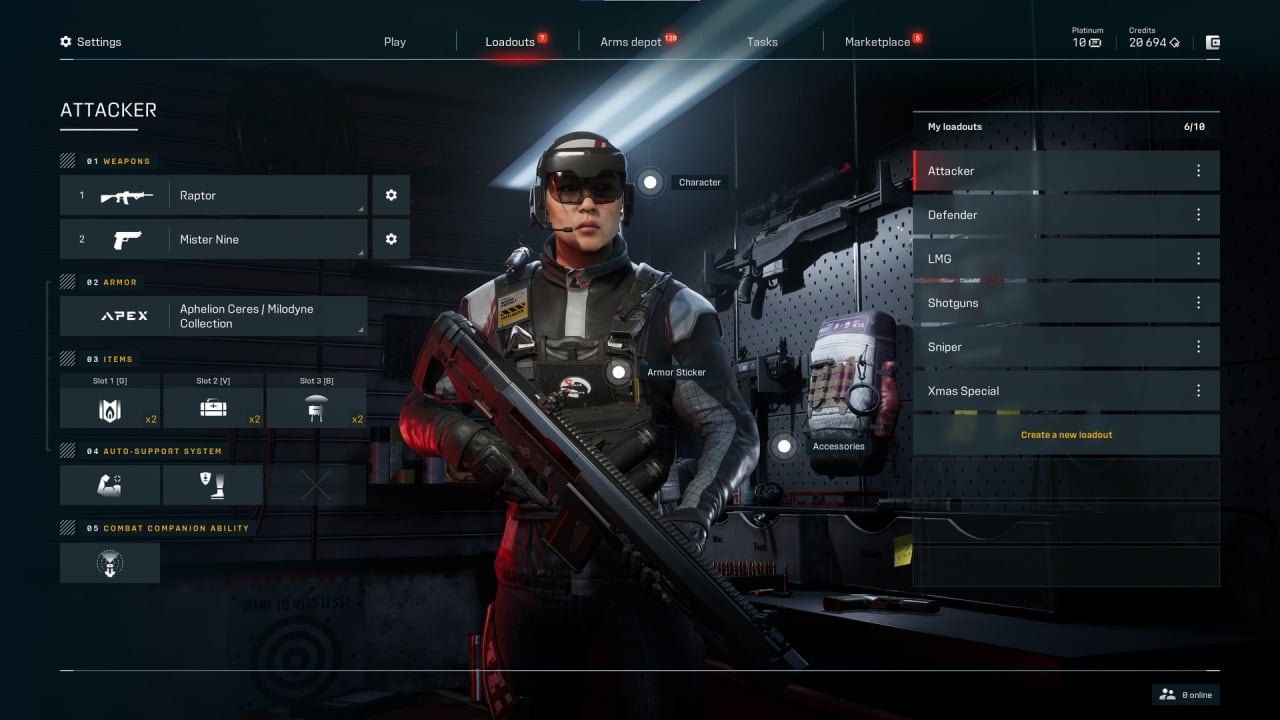Select the Raptor primary weapon slot
Image resolution: width=1280 pixels, height=720 pixels.
click(x=214, y=195)
